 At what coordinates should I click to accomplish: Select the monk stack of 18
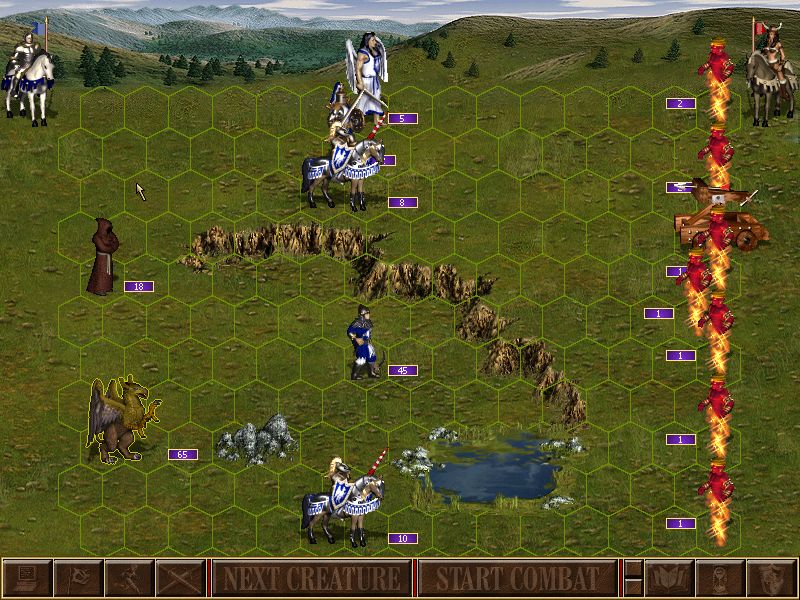(101, 257)
